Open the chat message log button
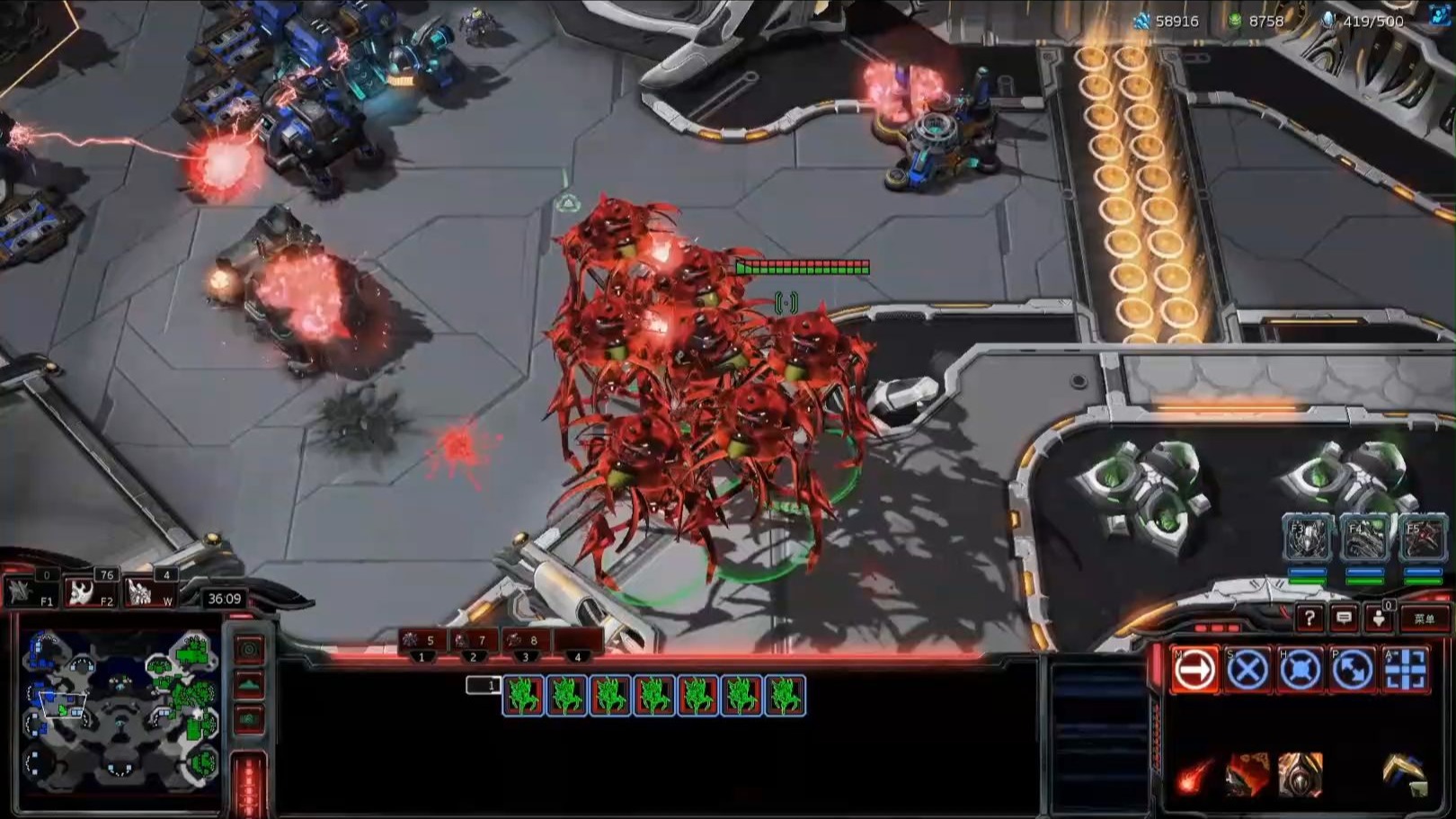The width and height of the screenshot is (1456, 819). (x=1344, y=619)
